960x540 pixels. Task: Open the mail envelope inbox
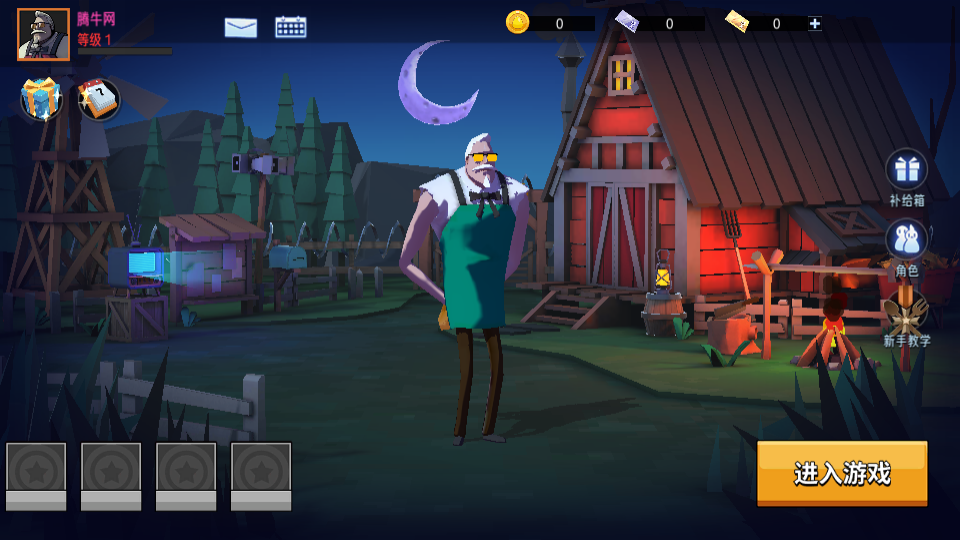(241, 28)
